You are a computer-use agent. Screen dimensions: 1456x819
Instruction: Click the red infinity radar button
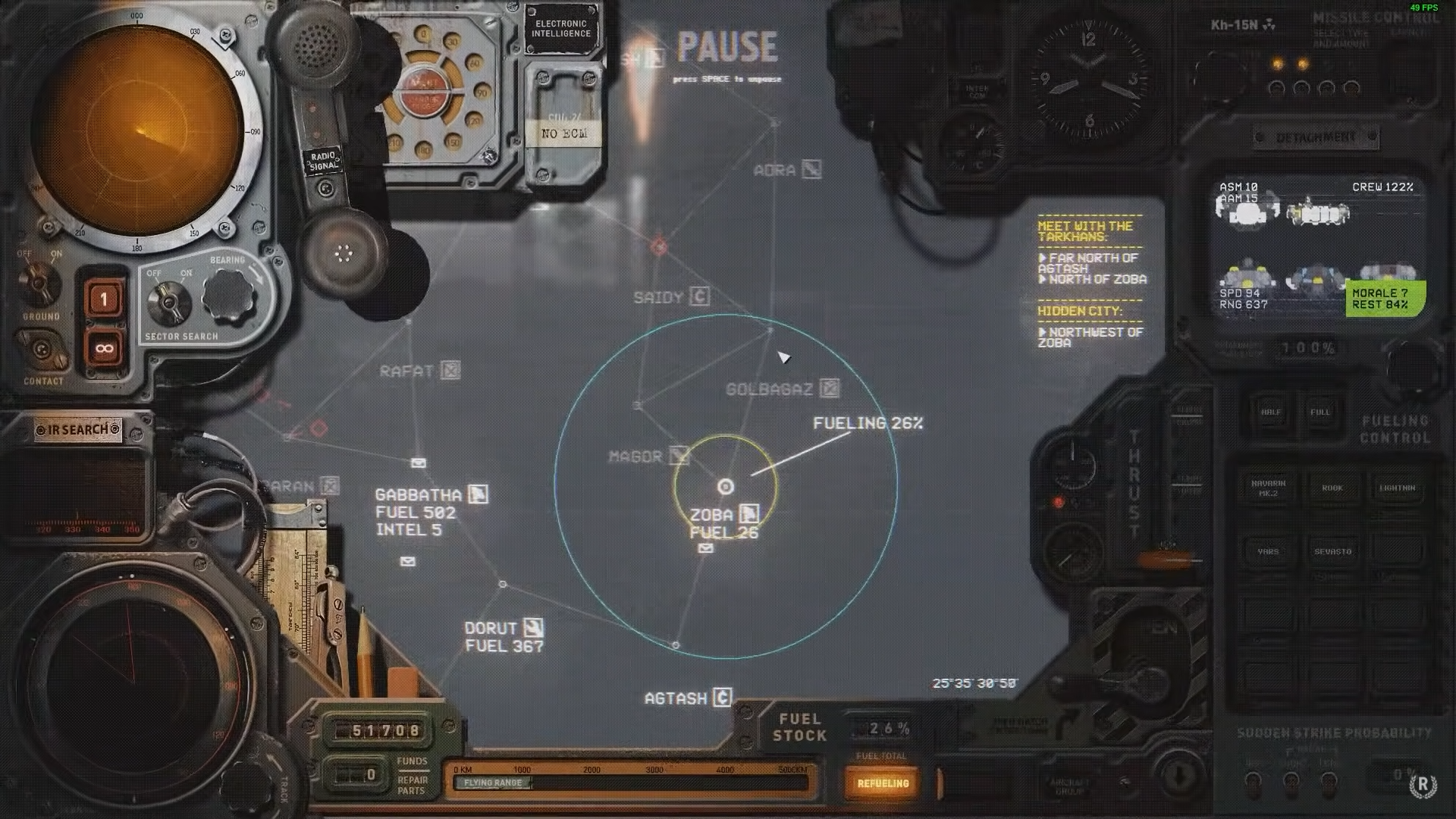coord(104,349)
